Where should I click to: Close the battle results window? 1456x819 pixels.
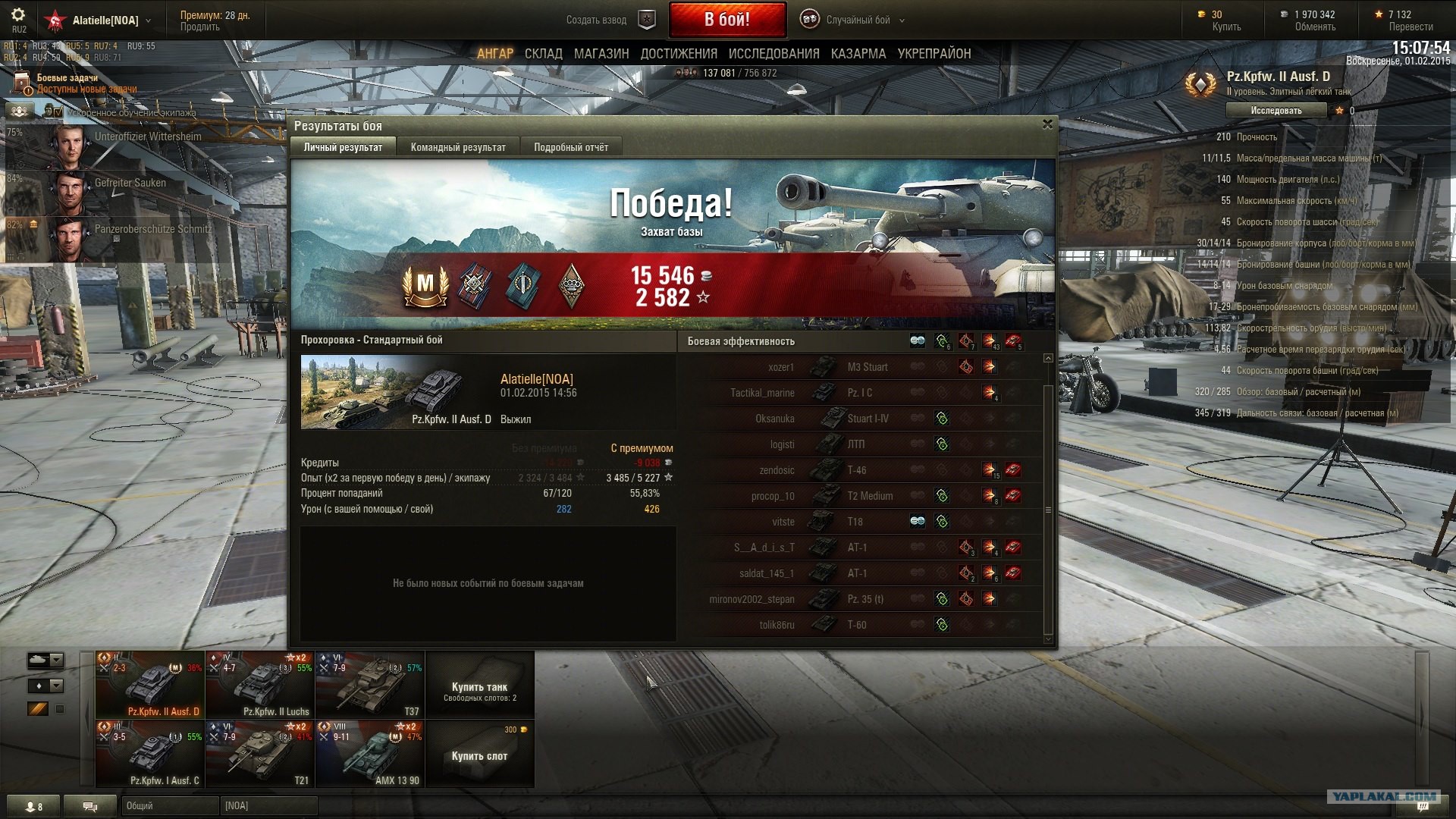tap(1047, 124)
